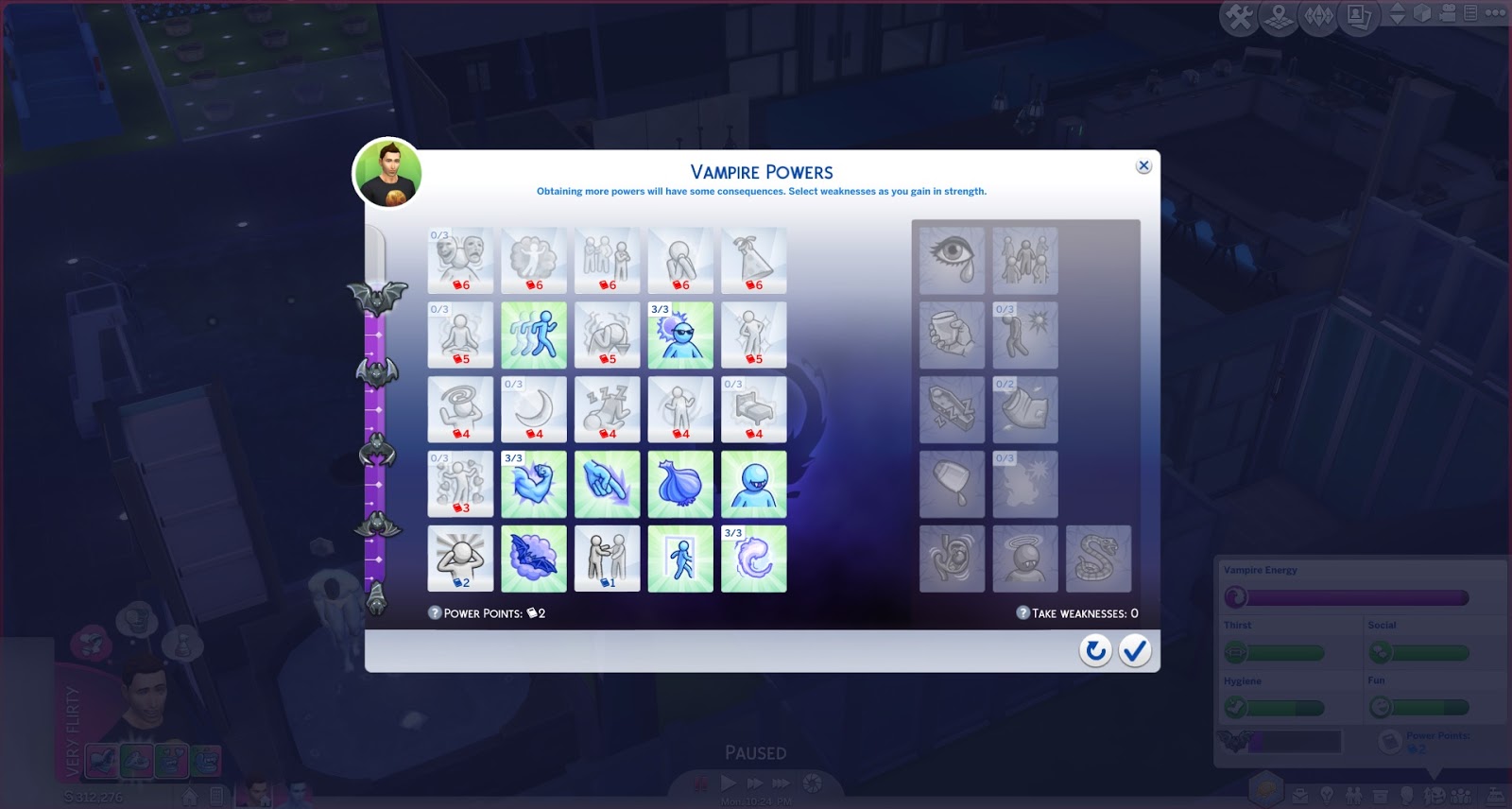Select the Supernatural Speed power
The height and width of the screenshot is (809, 1512).
coord(534,334)
